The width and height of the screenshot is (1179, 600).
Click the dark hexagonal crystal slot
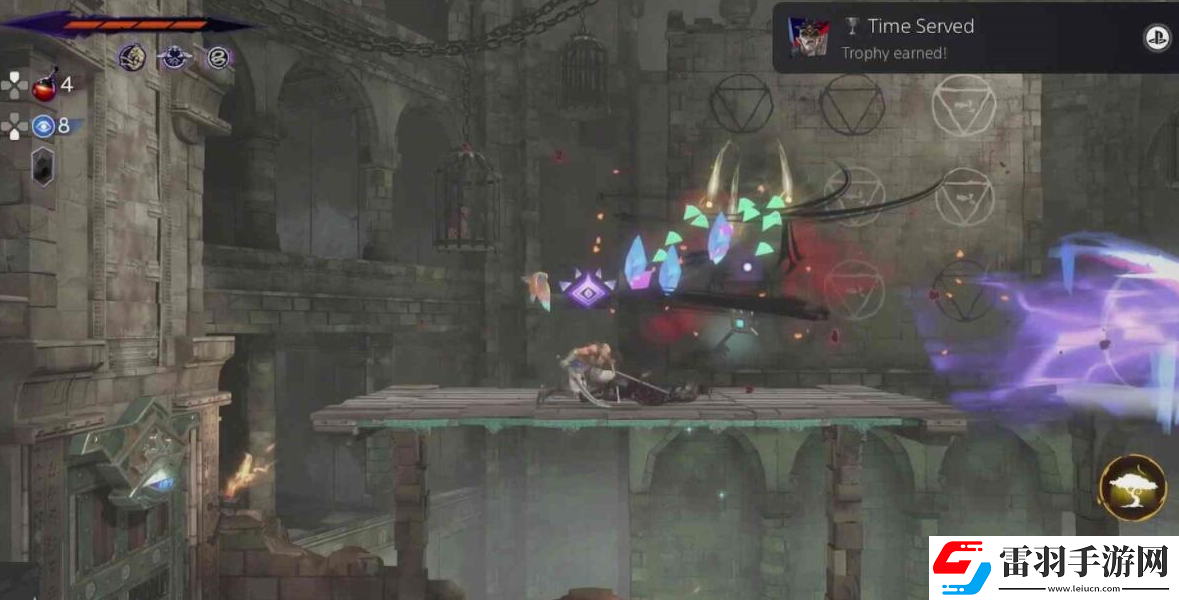[x=43, y=165]
